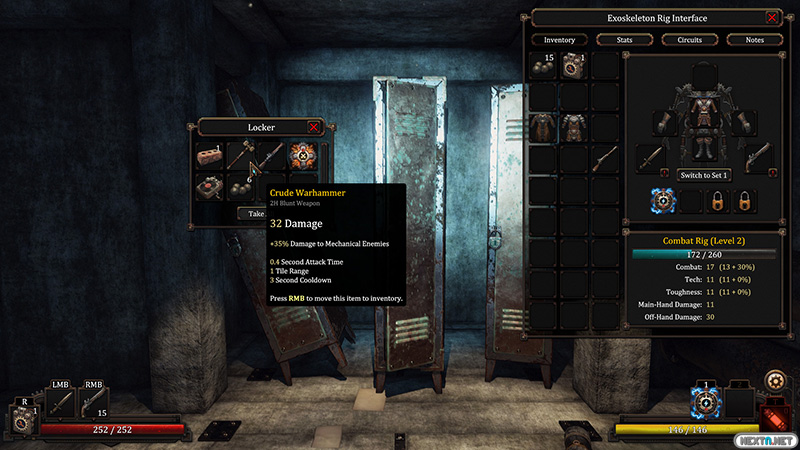The height and width of the screenshot is (450, 800).
Task: Select the record player device in the locker
Action: pyautogui.click(x=209, y=186)
